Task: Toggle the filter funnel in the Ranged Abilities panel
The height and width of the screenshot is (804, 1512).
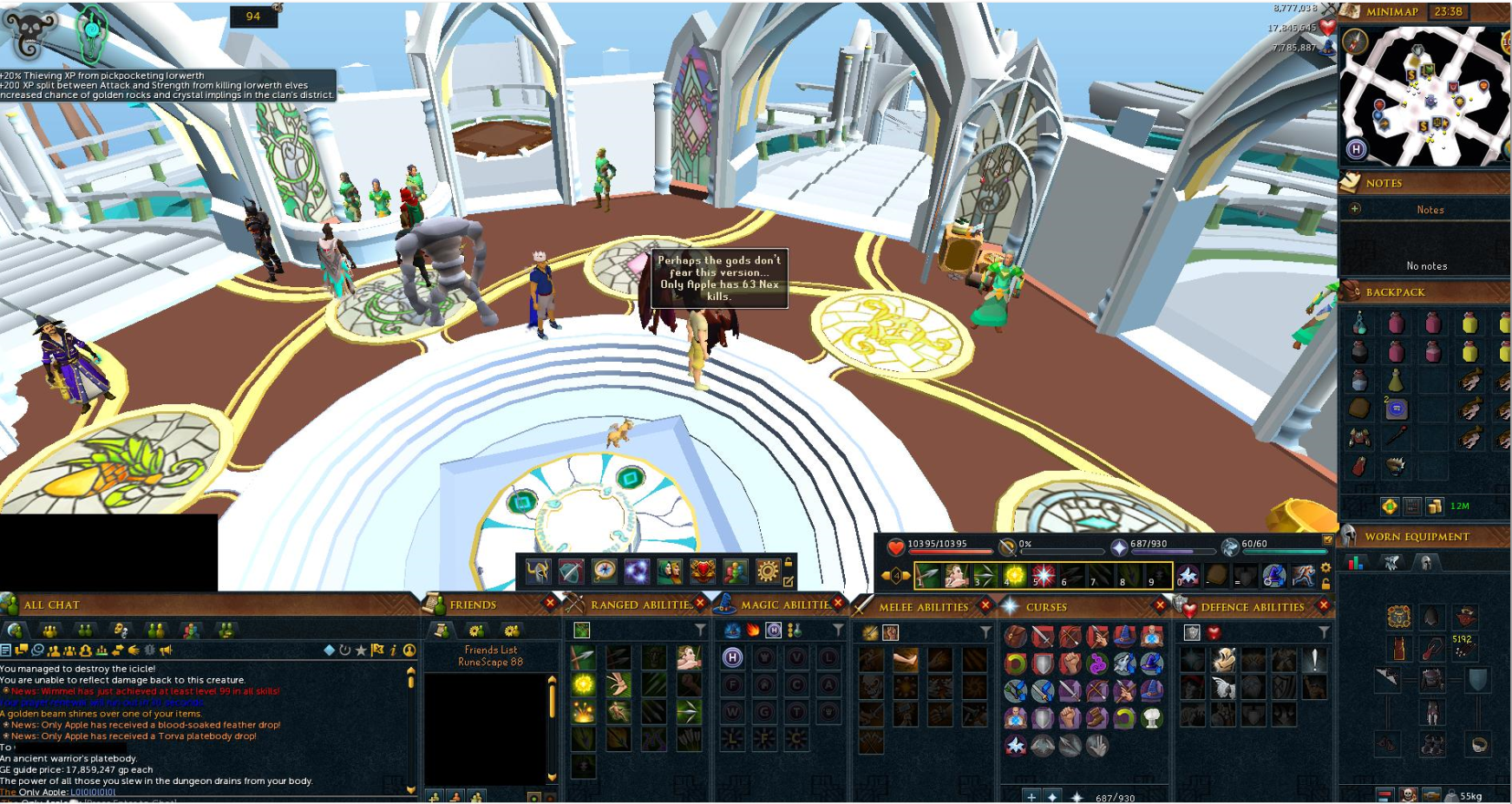Action: pyautogui.click(x=700, y=630)
